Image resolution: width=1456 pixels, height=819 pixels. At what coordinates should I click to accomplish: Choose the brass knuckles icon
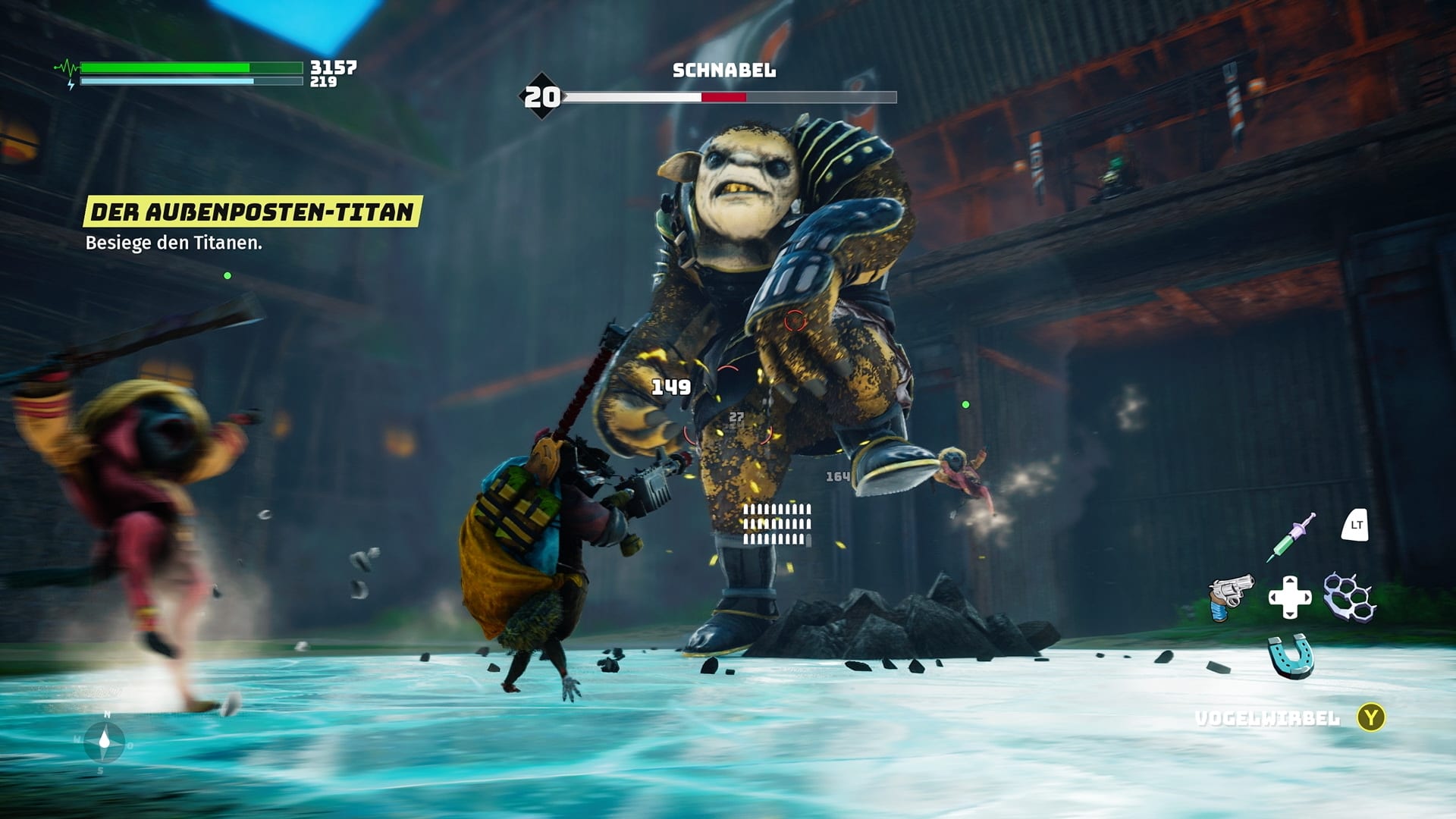1349,597
